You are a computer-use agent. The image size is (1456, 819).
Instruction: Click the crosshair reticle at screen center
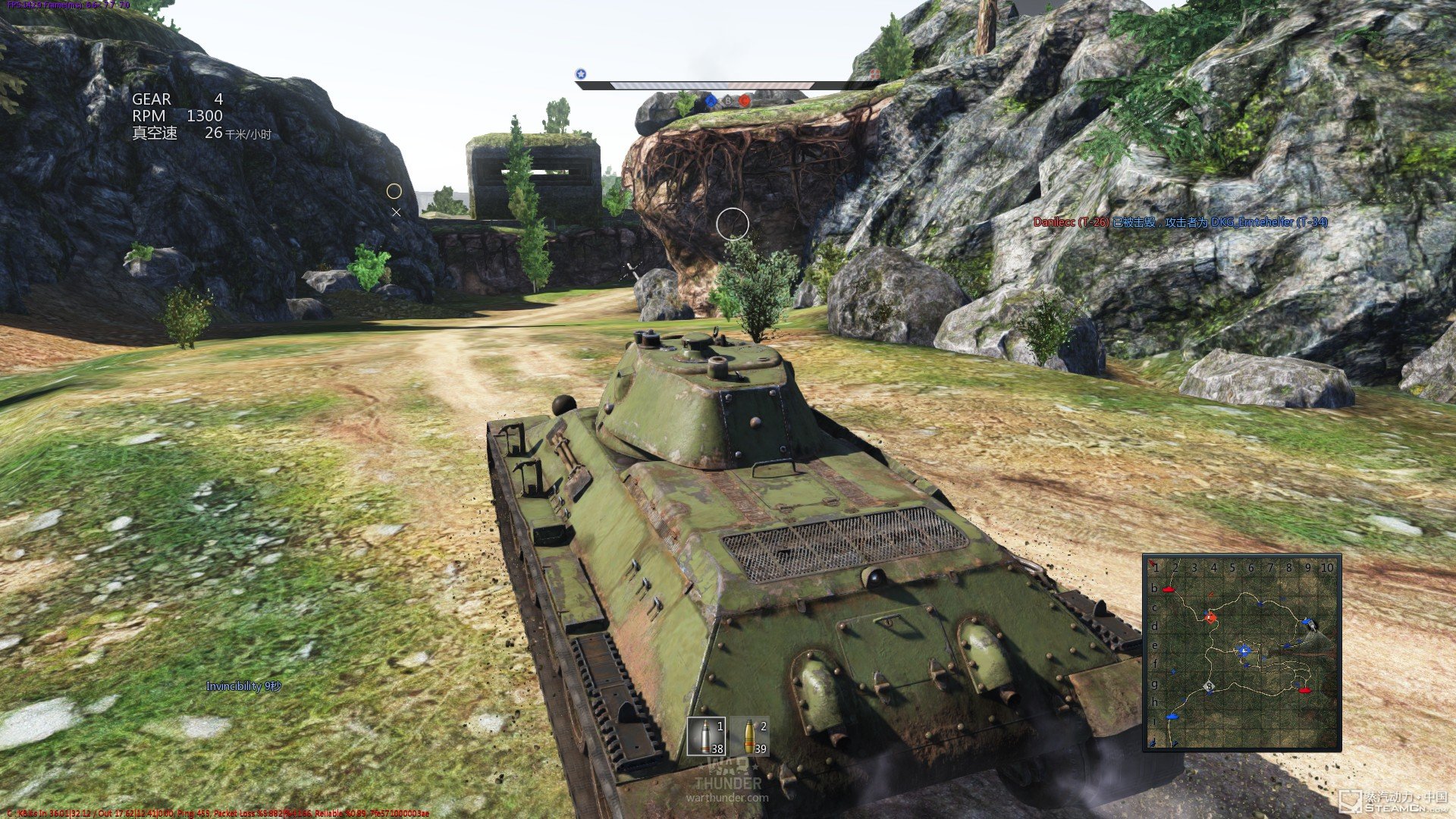pos(733,222)
